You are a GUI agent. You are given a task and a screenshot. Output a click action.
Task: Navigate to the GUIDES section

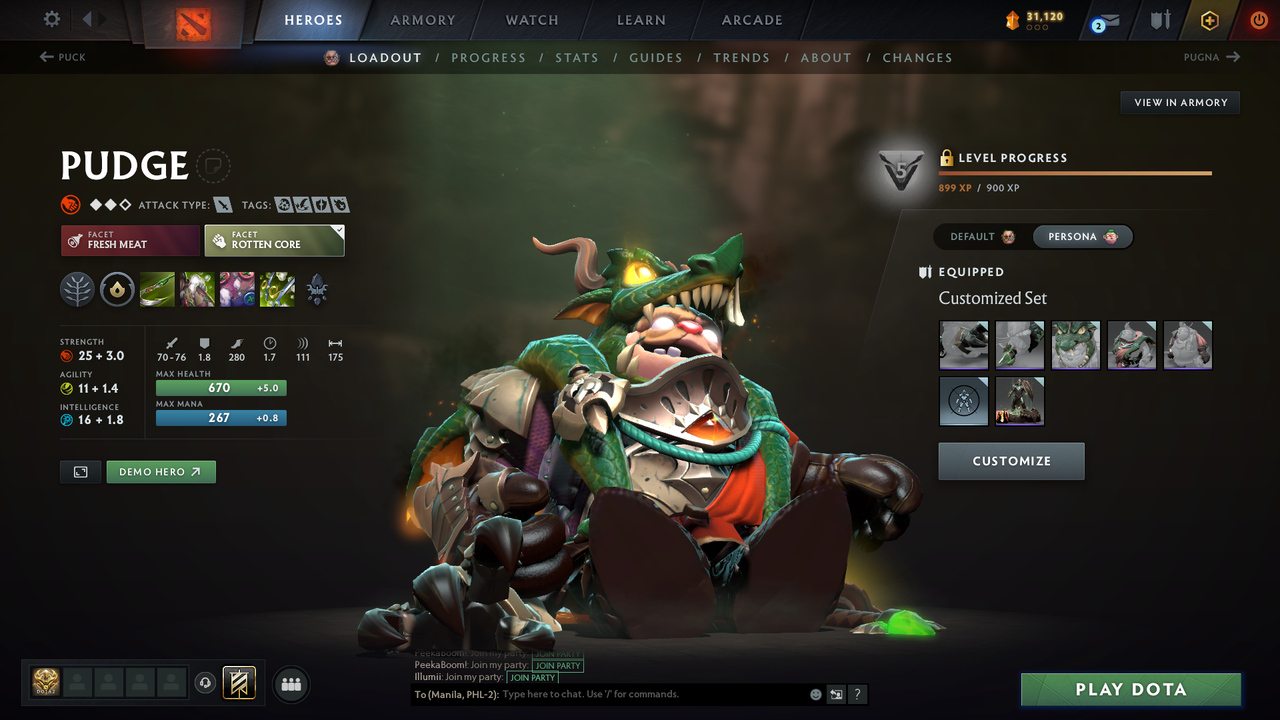click(x=656, y=57)
